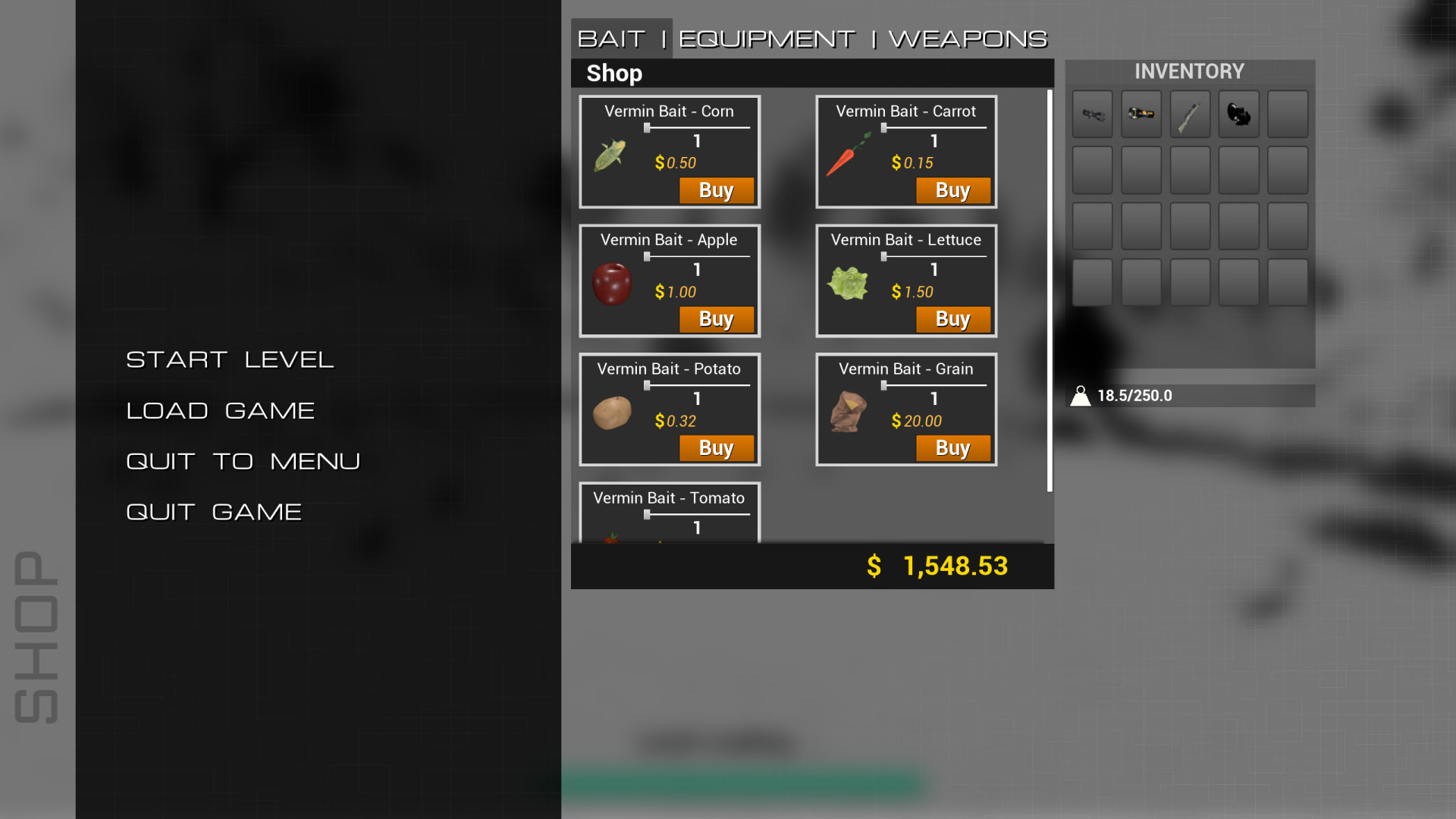Image resolution: width=1456 pixels, height=819 pixels.
Task: Buy the Vermin Bait - Grain
Action: pos(953,448)
